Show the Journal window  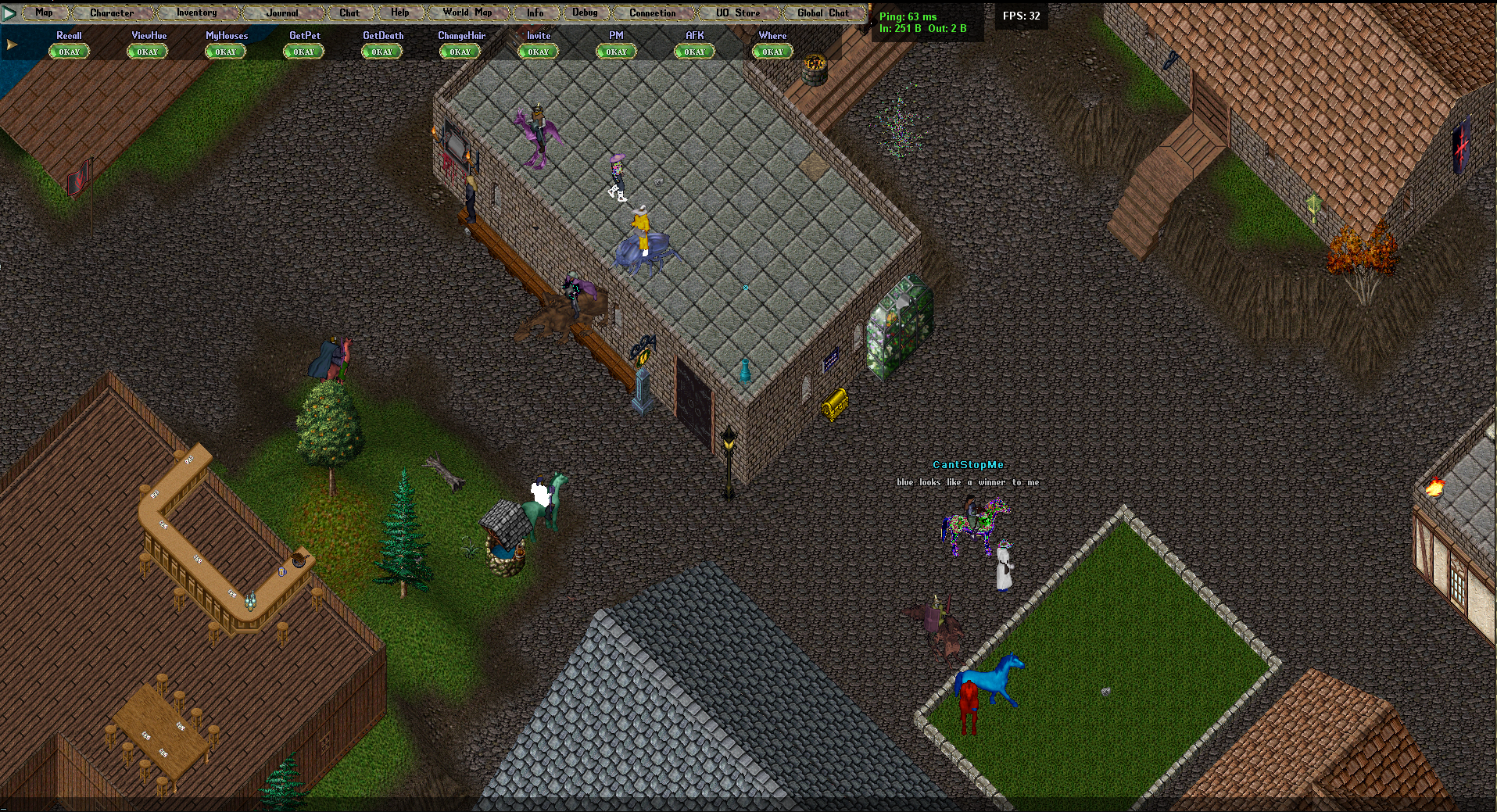pos(282,13)
